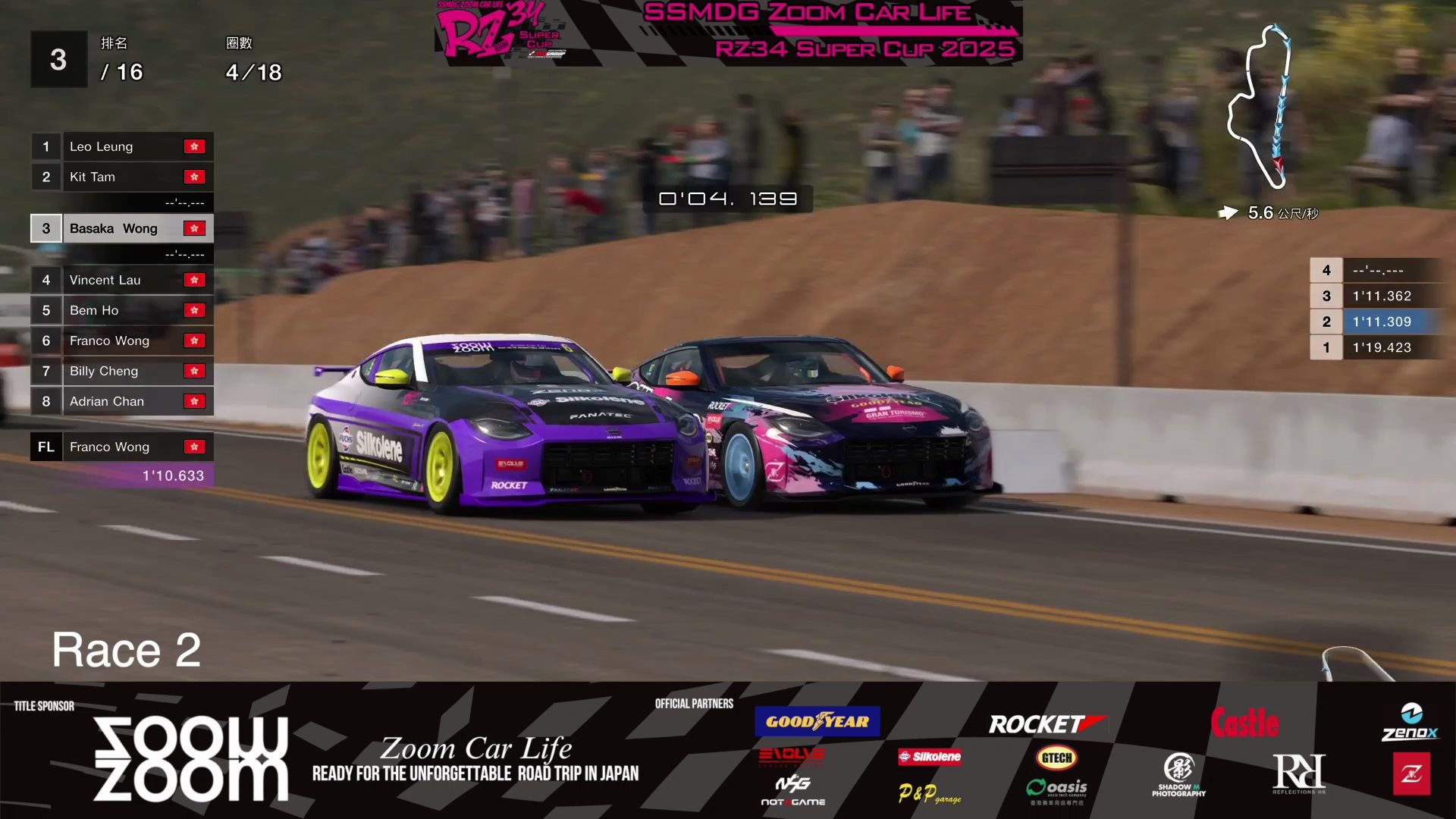This screenshot has width=1456, height=819.
Task: Click the Goodyear sponsor logo
Action: coord(816,721)
